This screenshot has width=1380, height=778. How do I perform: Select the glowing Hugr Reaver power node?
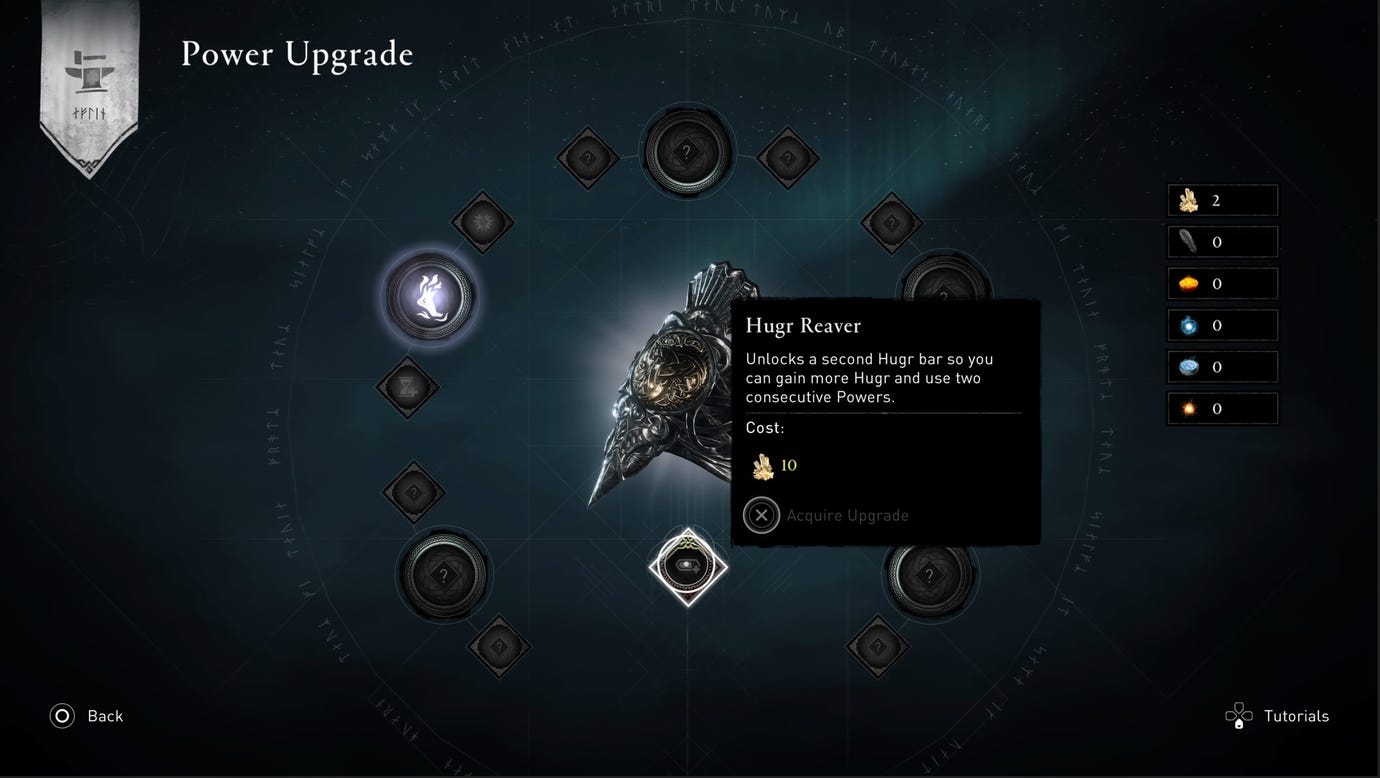[x=429, y=295]
